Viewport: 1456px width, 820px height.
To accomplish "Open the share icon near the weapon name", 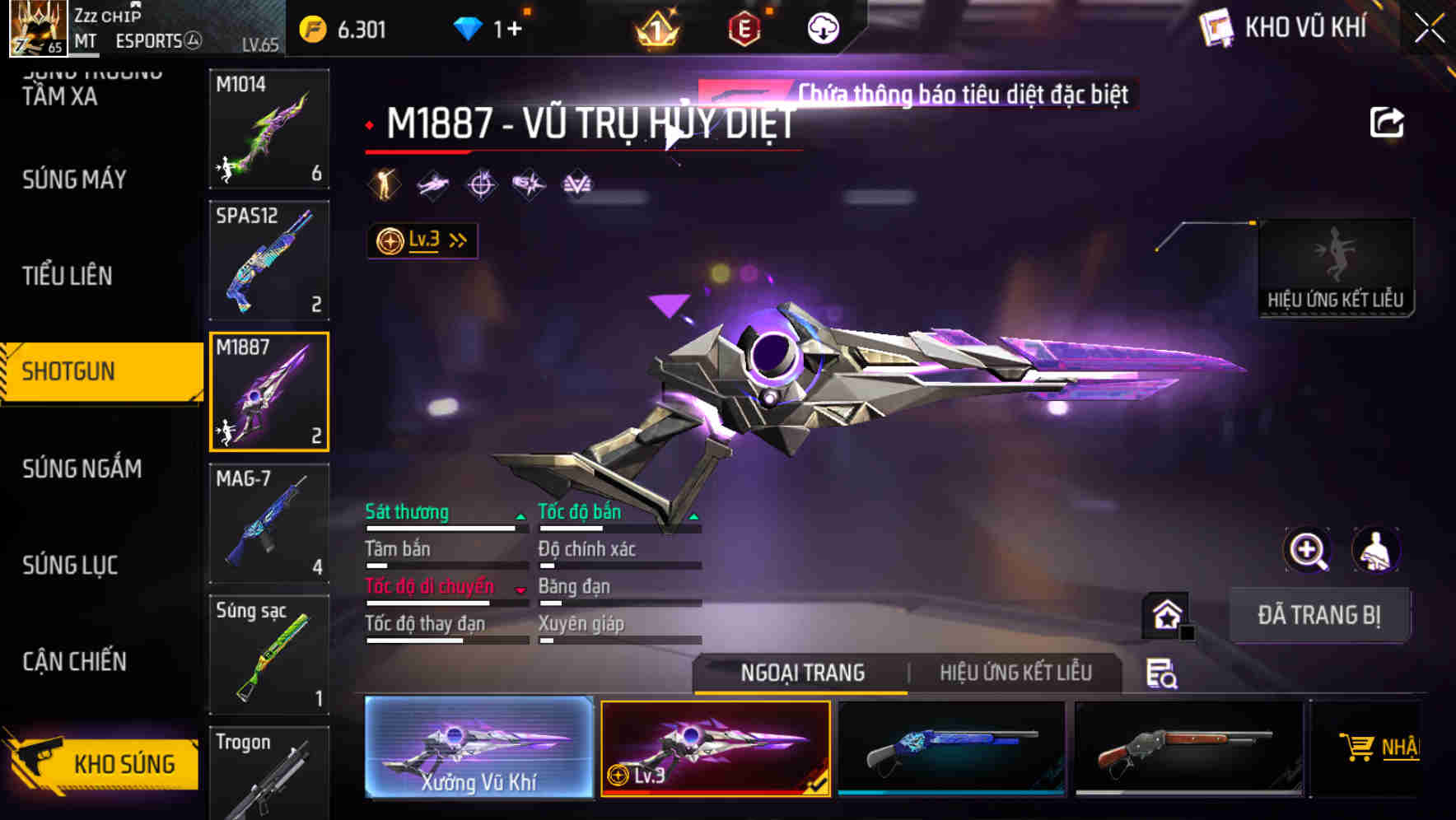I will click(x=1387, y=120).
